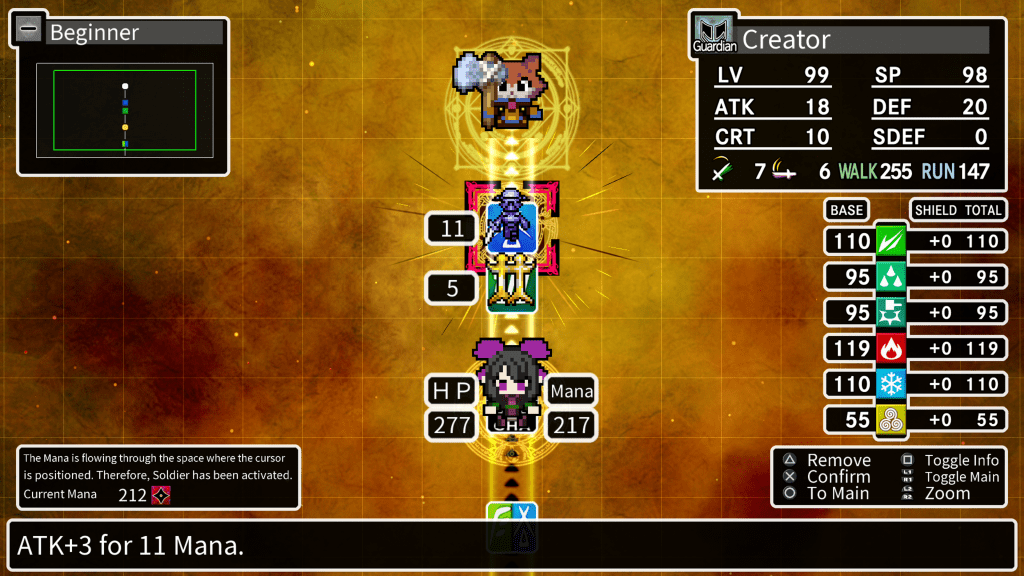This screenshot has width=1024, height=576.
Task: Click the minus icon beside Beginner
Action: point(26,30)
